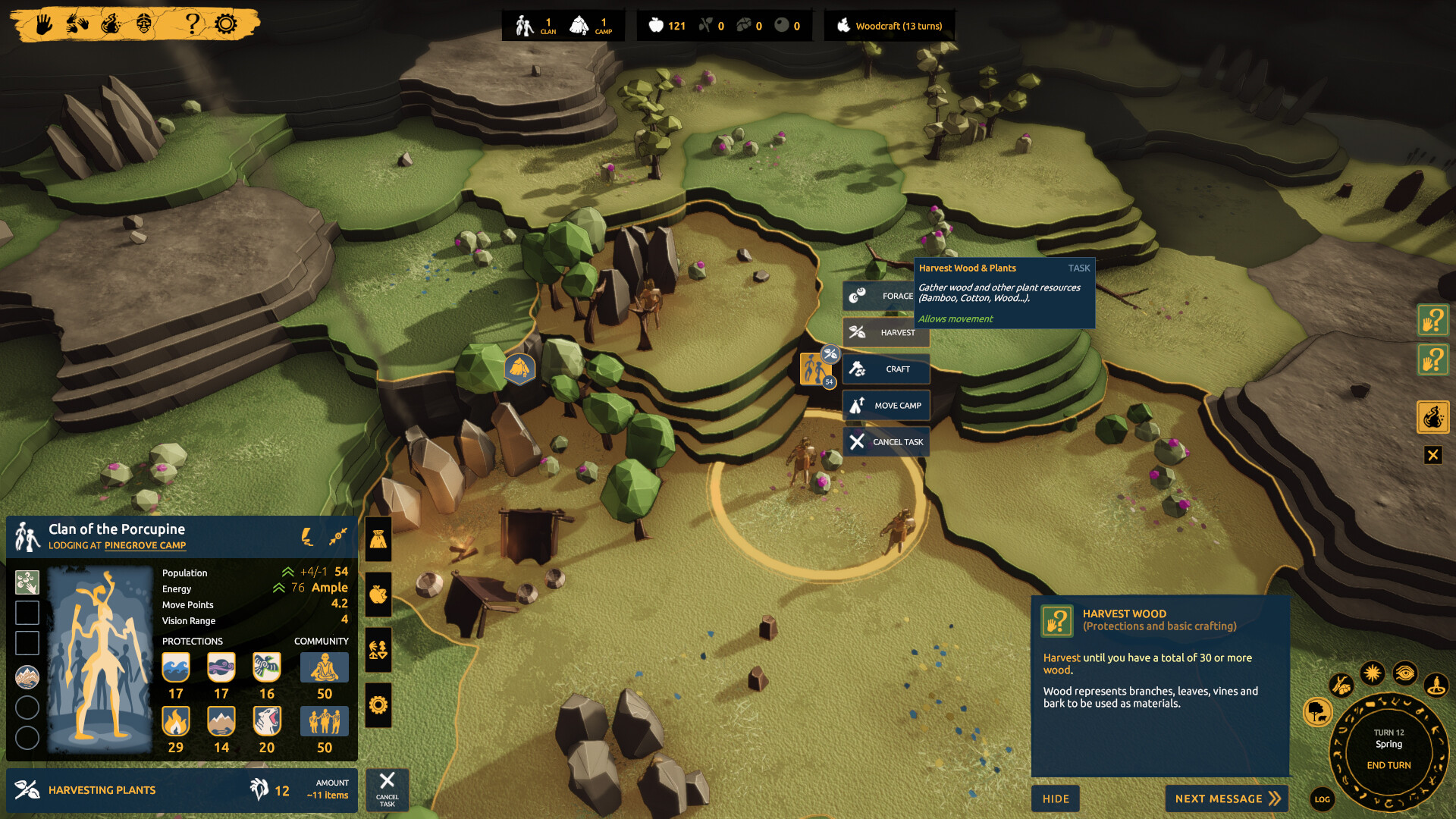Image resolution: width=1456 pixels, height=819 pixels.
Task: Open the camp storage bag icon
Action: [377, 540]
